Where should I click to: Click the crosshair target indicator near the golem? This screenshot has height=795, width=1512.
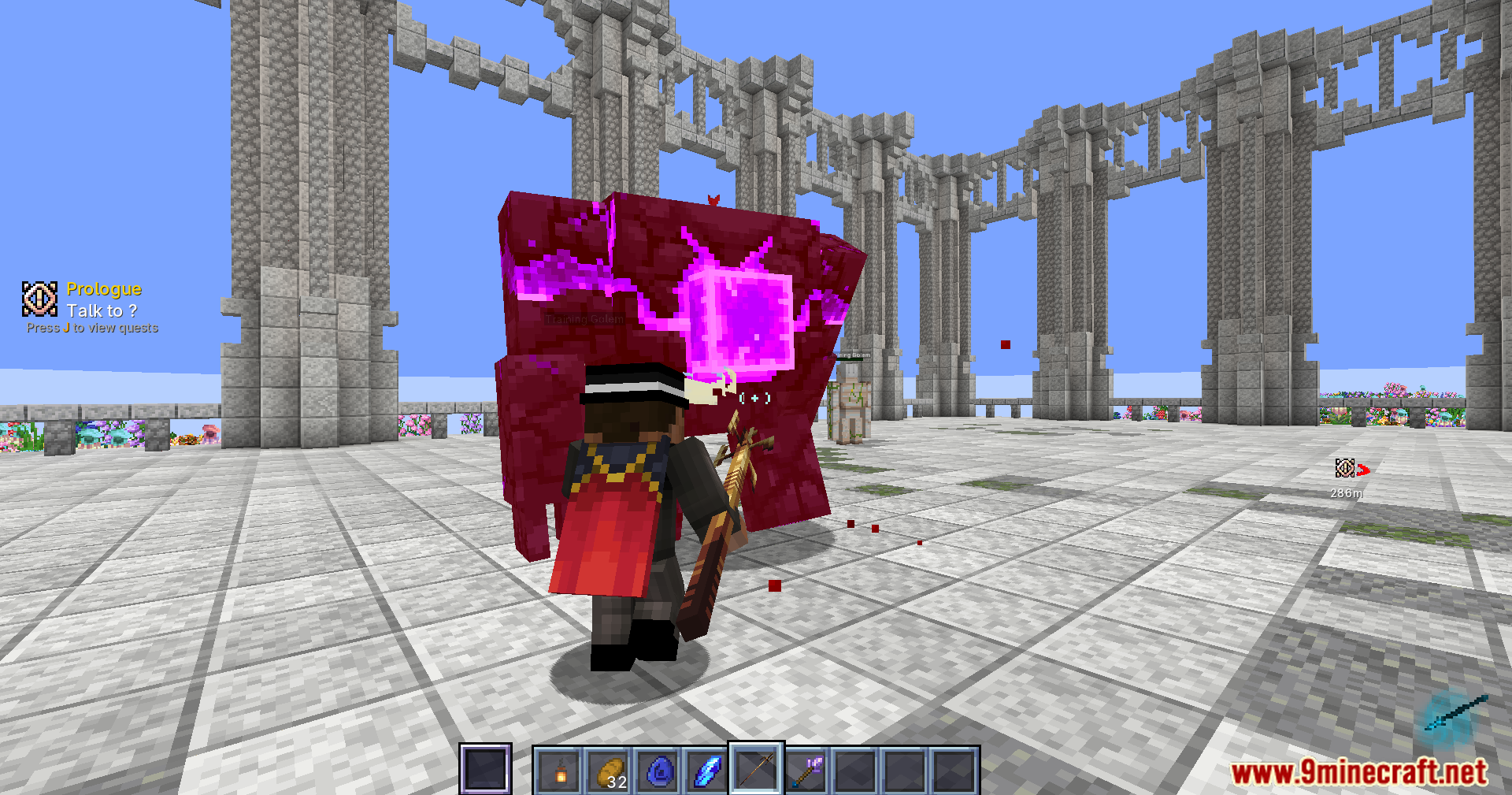[x=754, y=399]
